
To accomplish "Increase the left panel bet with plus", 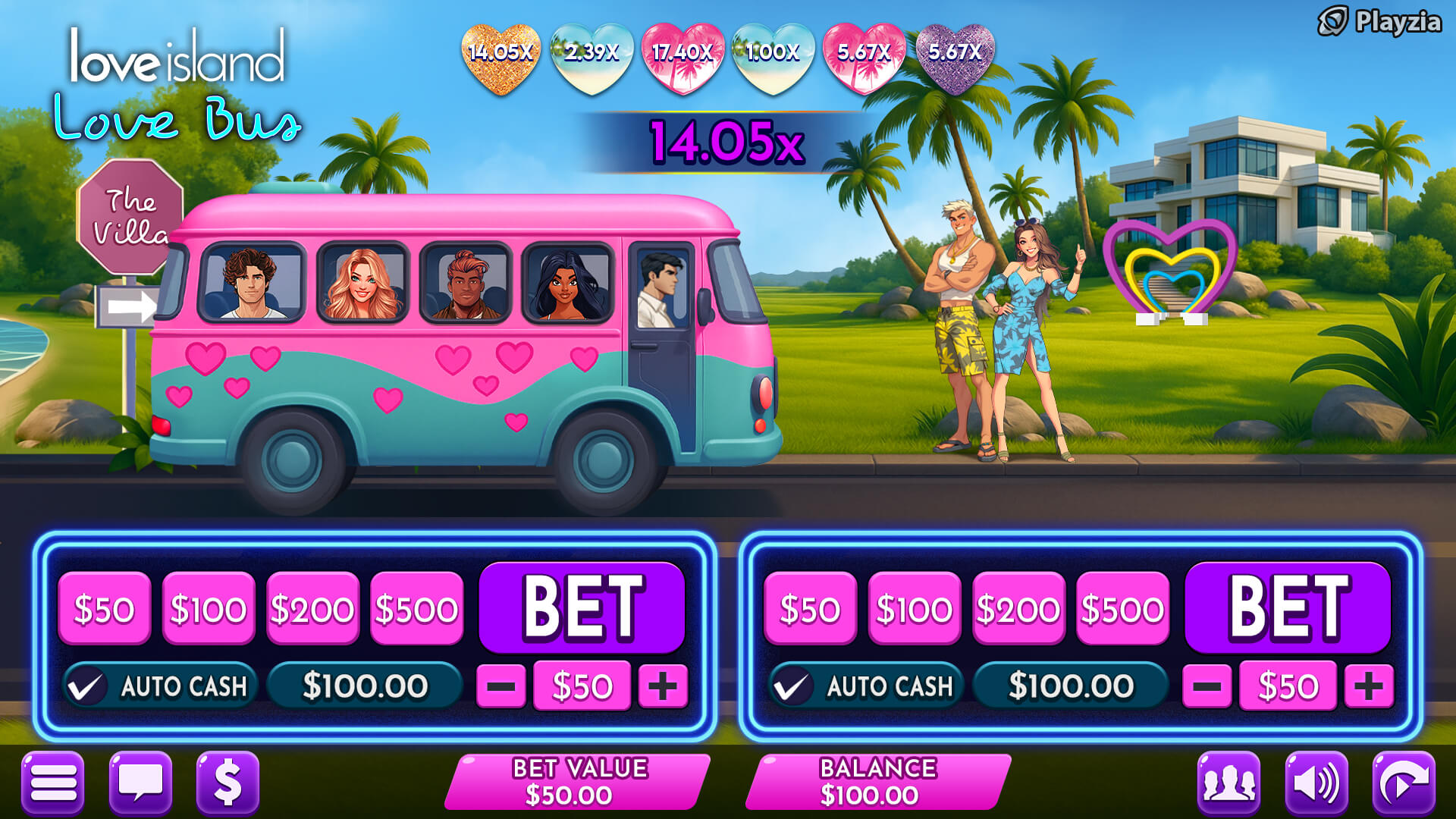I will click(663, 686).
